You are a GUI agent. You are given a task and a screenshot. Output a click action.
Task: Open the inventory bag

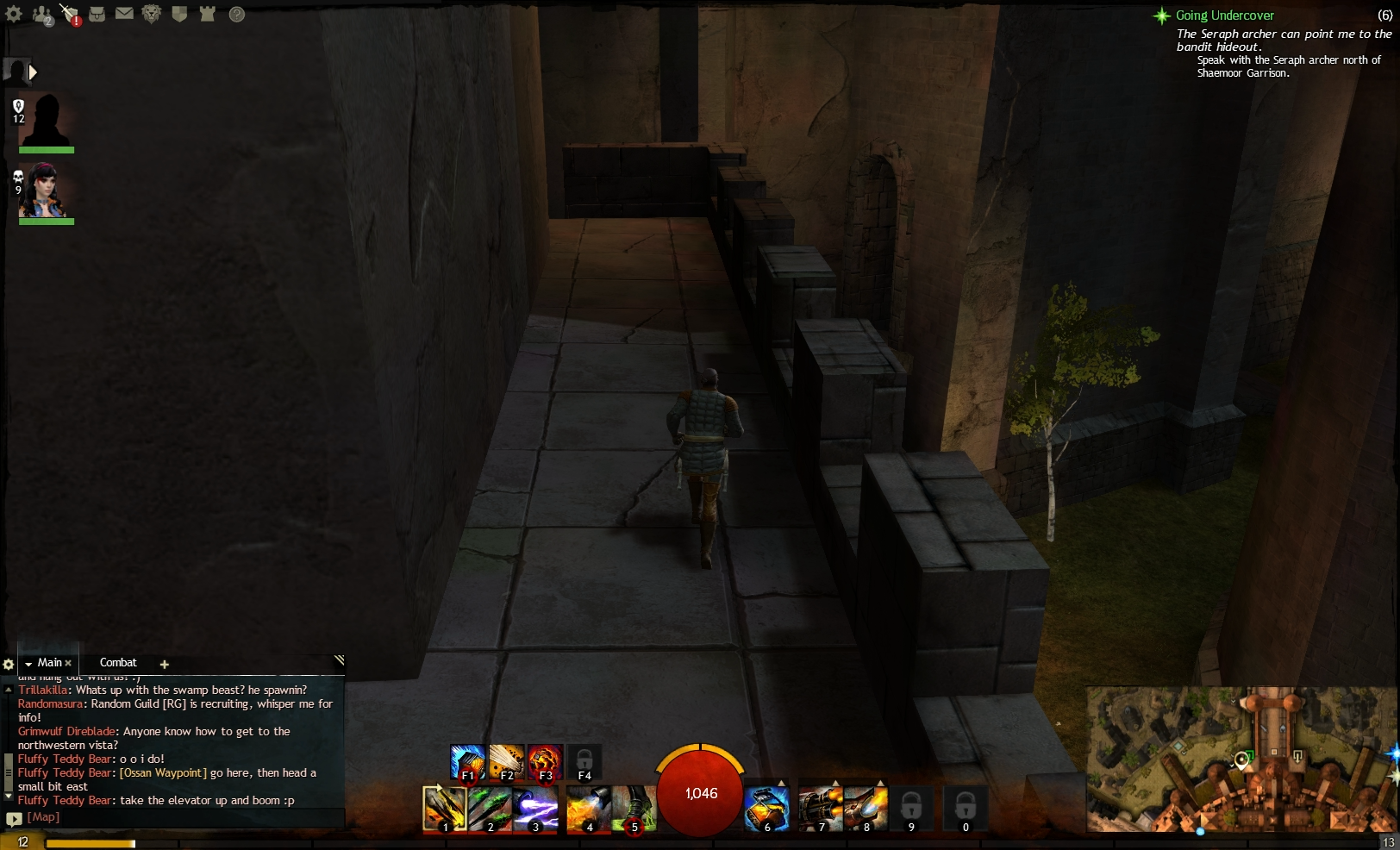pos(97,15)
